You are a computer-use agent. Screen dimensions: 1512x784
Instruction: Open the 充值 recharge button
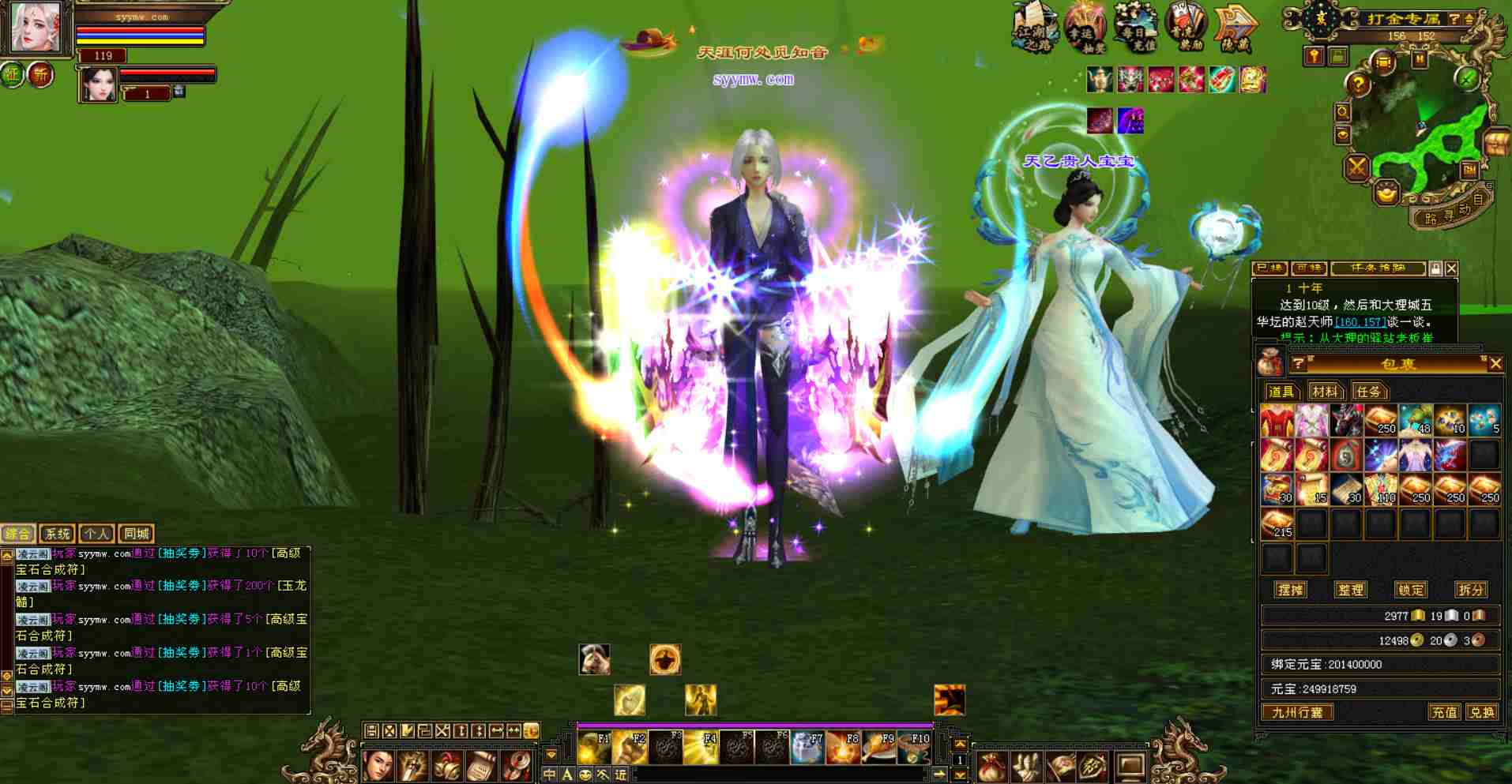pos(1444,712)
